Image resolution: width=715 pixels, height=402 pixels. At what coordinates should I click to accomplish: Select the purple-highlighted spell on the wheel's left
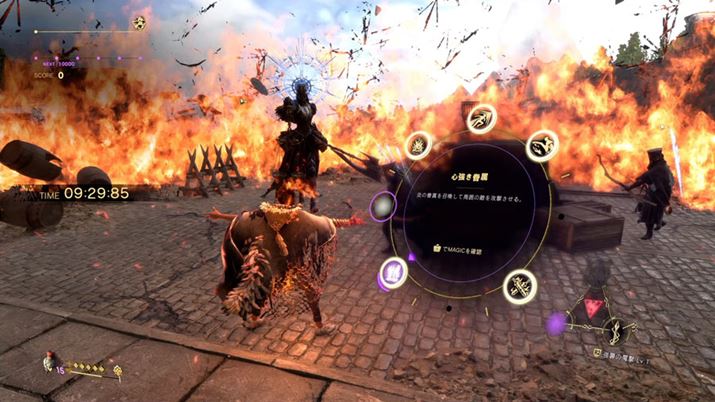pyautogui.click(x=383, y=207)
